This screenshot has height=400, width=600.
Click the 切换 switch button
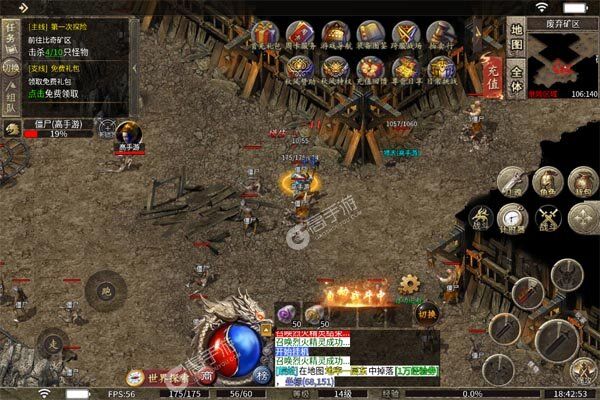coord(427,312)
